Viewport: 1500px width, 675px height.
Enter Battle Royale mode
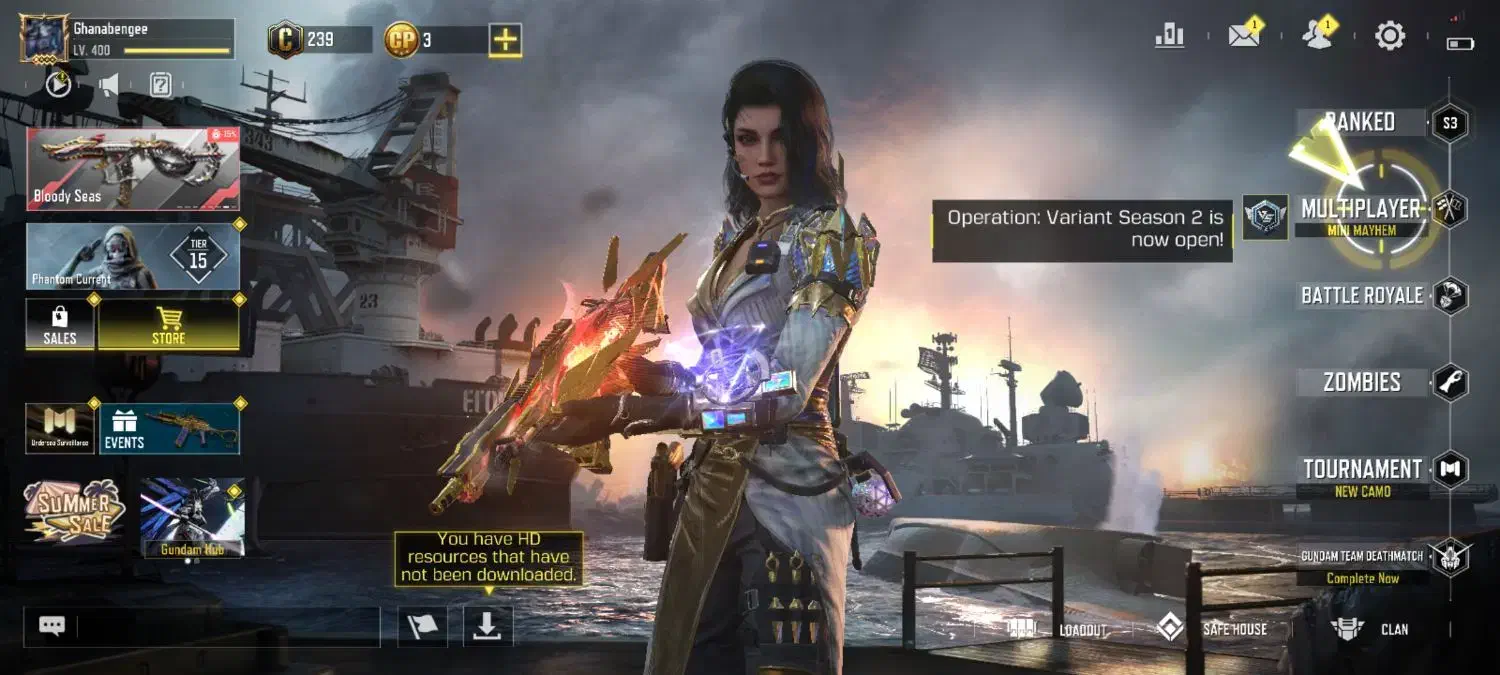(x=1362, y=296)
